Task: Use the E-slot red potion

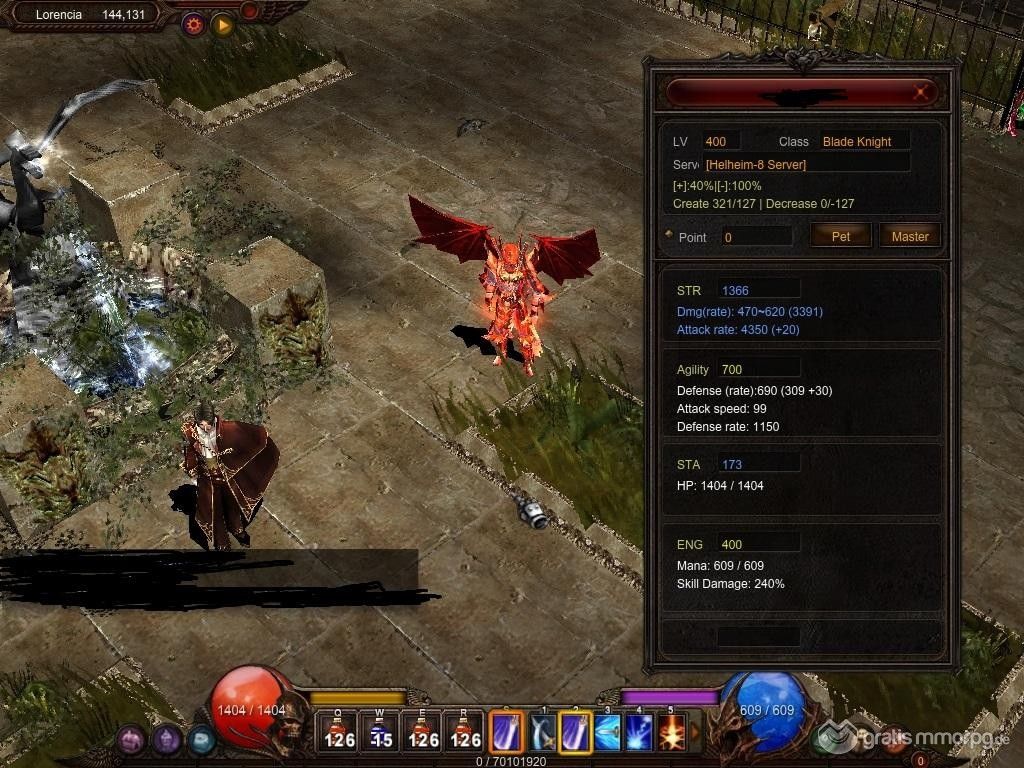Action: click(x=423, y=732)
